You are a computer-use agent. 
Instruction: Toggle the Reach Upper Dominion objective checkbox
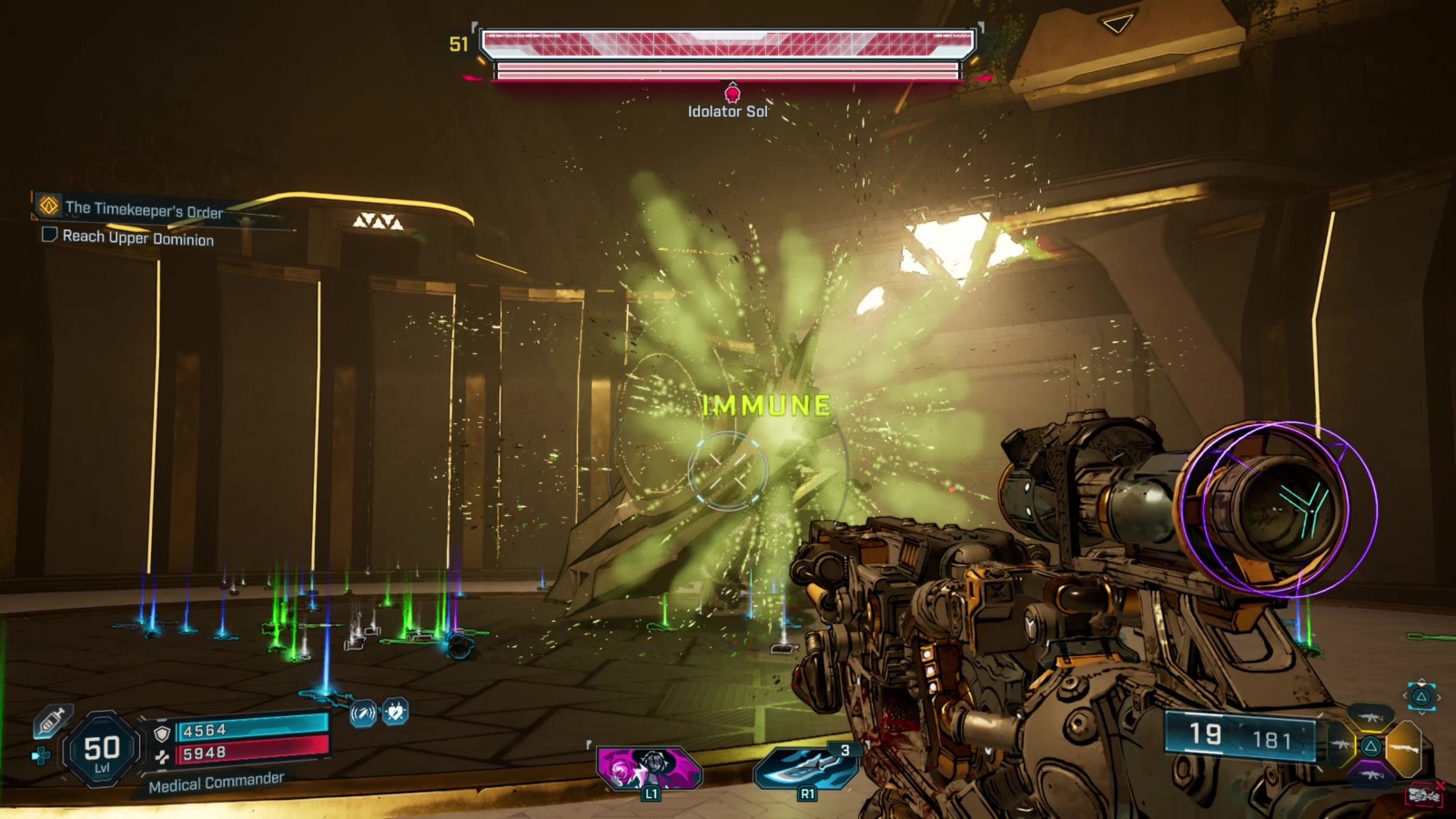click(50, 235)
